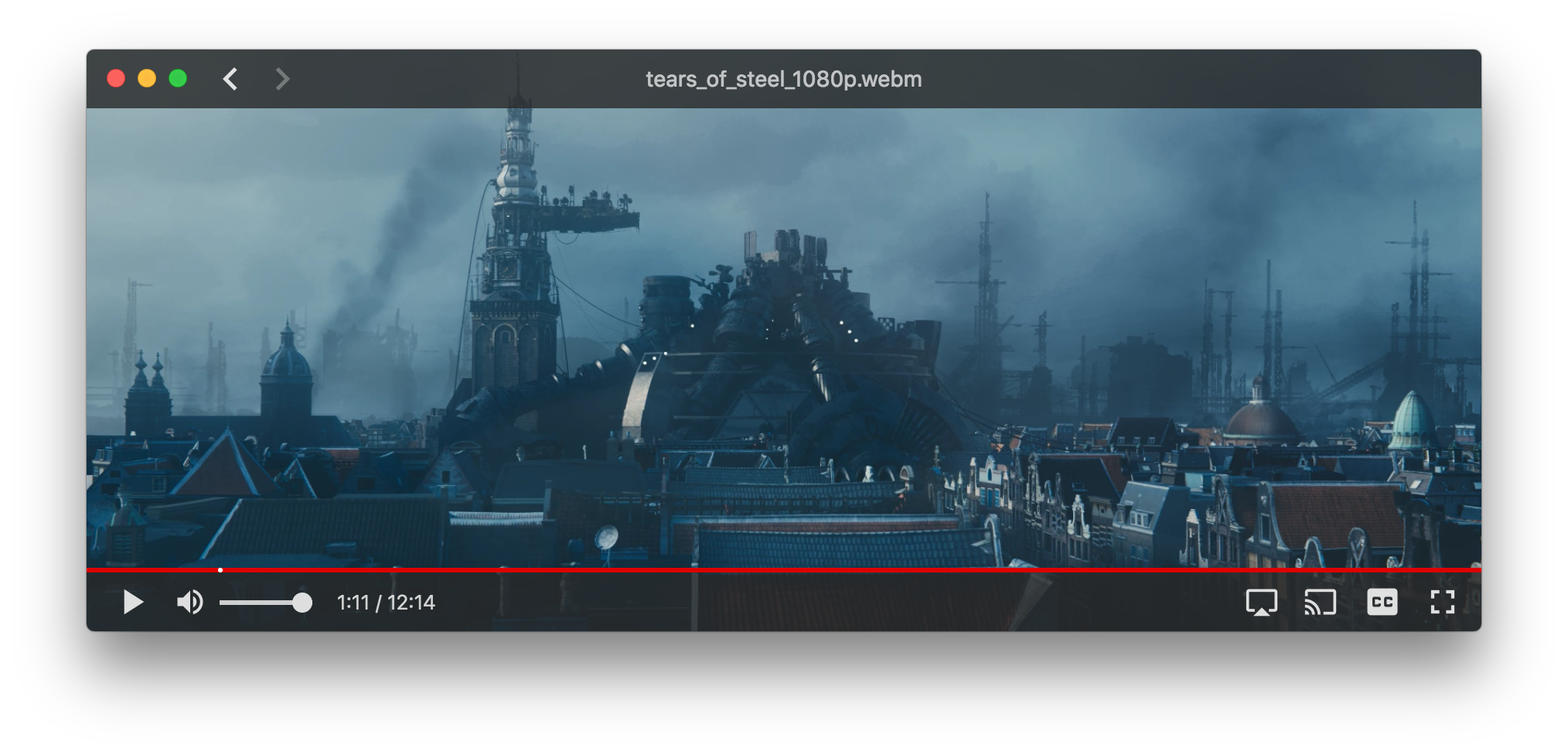Navigate back with the back arrow

click(x=230, y=78)
